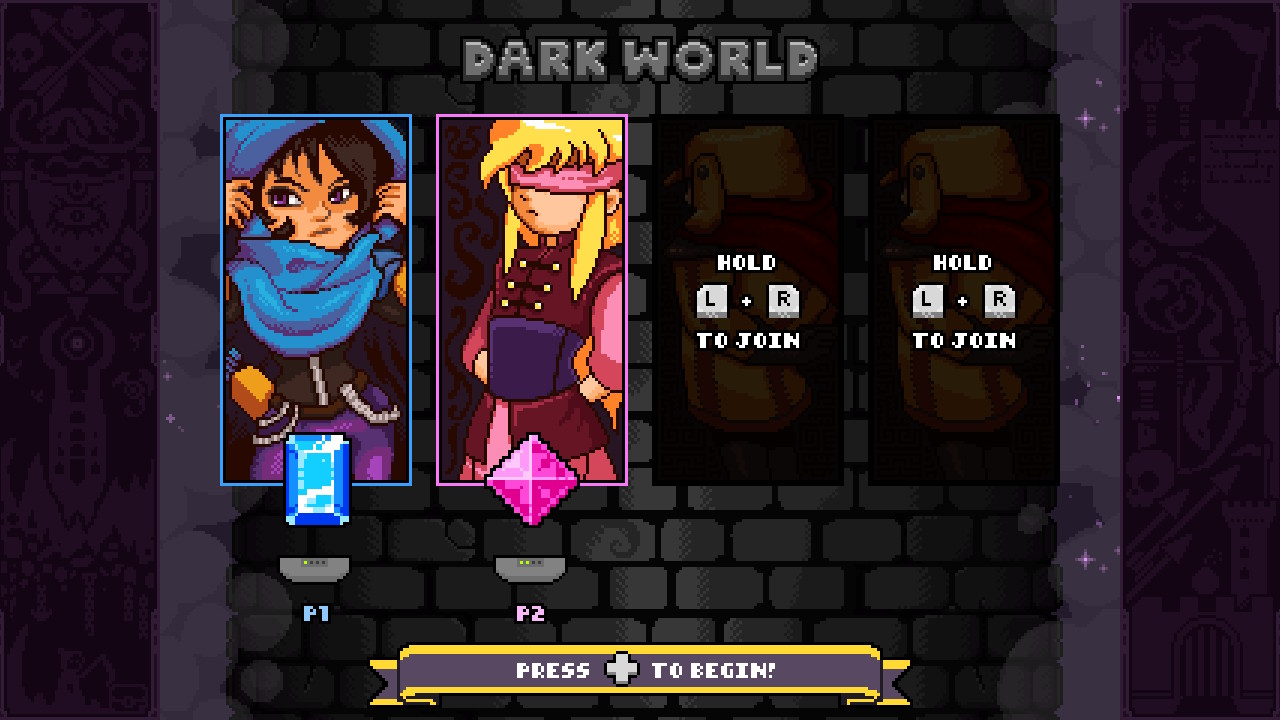Click the DARK WORLD title
This screenshot has width=1280, height=720.
point(640,57)
